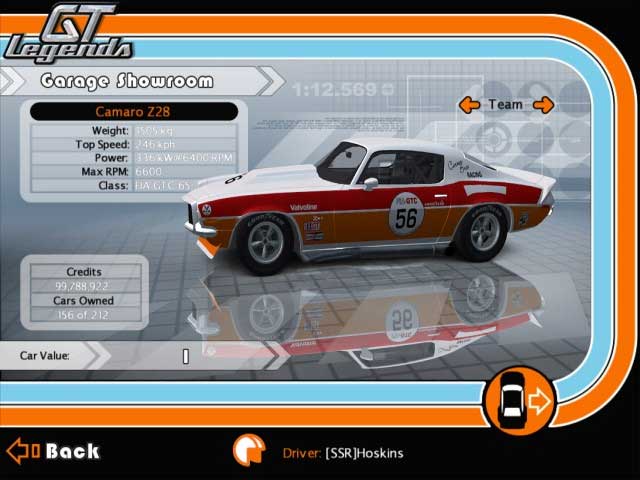
Task: Go back to the previous menu
Action: [55, 451]
